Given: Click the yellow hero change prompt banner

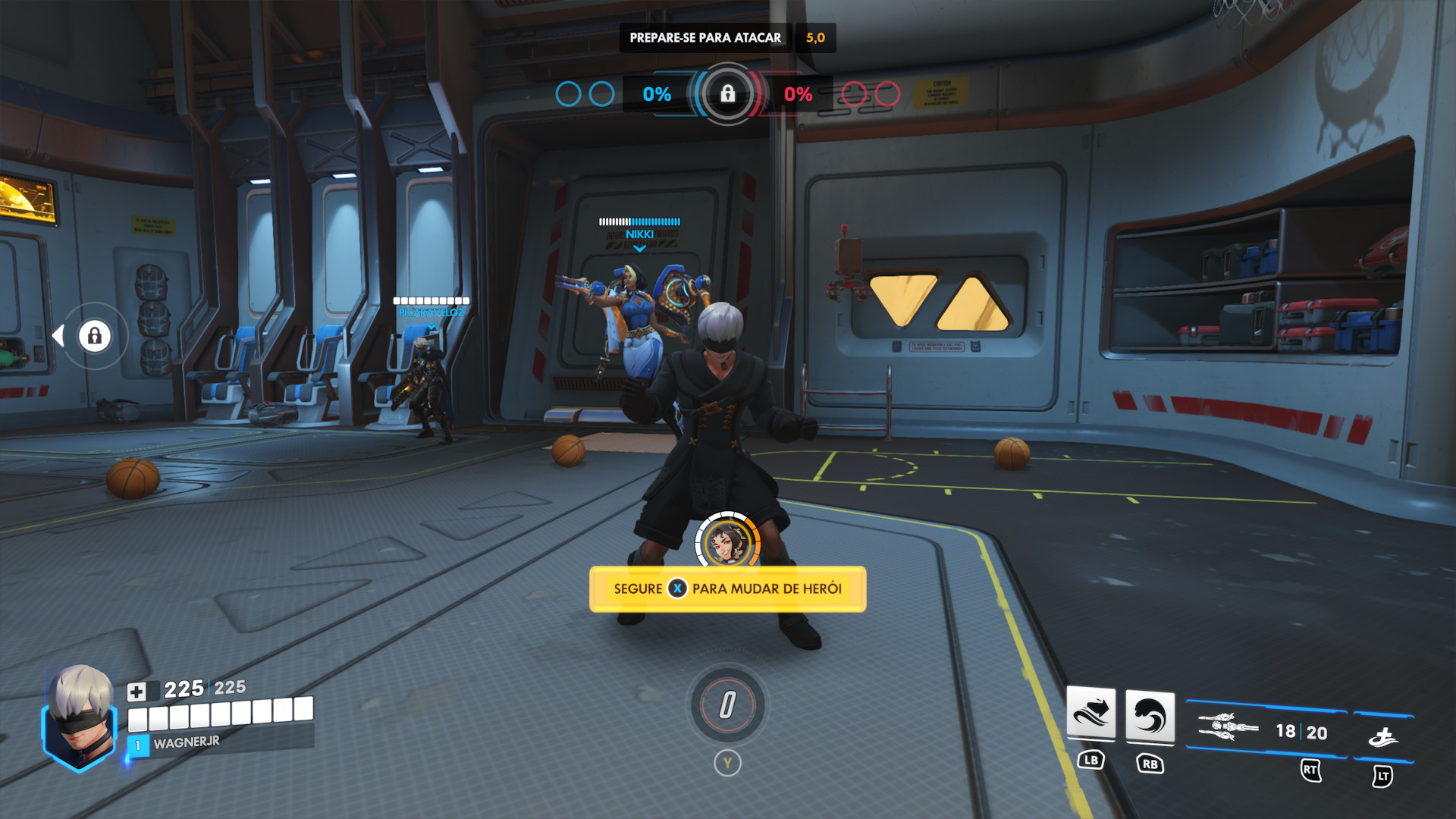Looking at the screenshot, I should coord(727,589).
